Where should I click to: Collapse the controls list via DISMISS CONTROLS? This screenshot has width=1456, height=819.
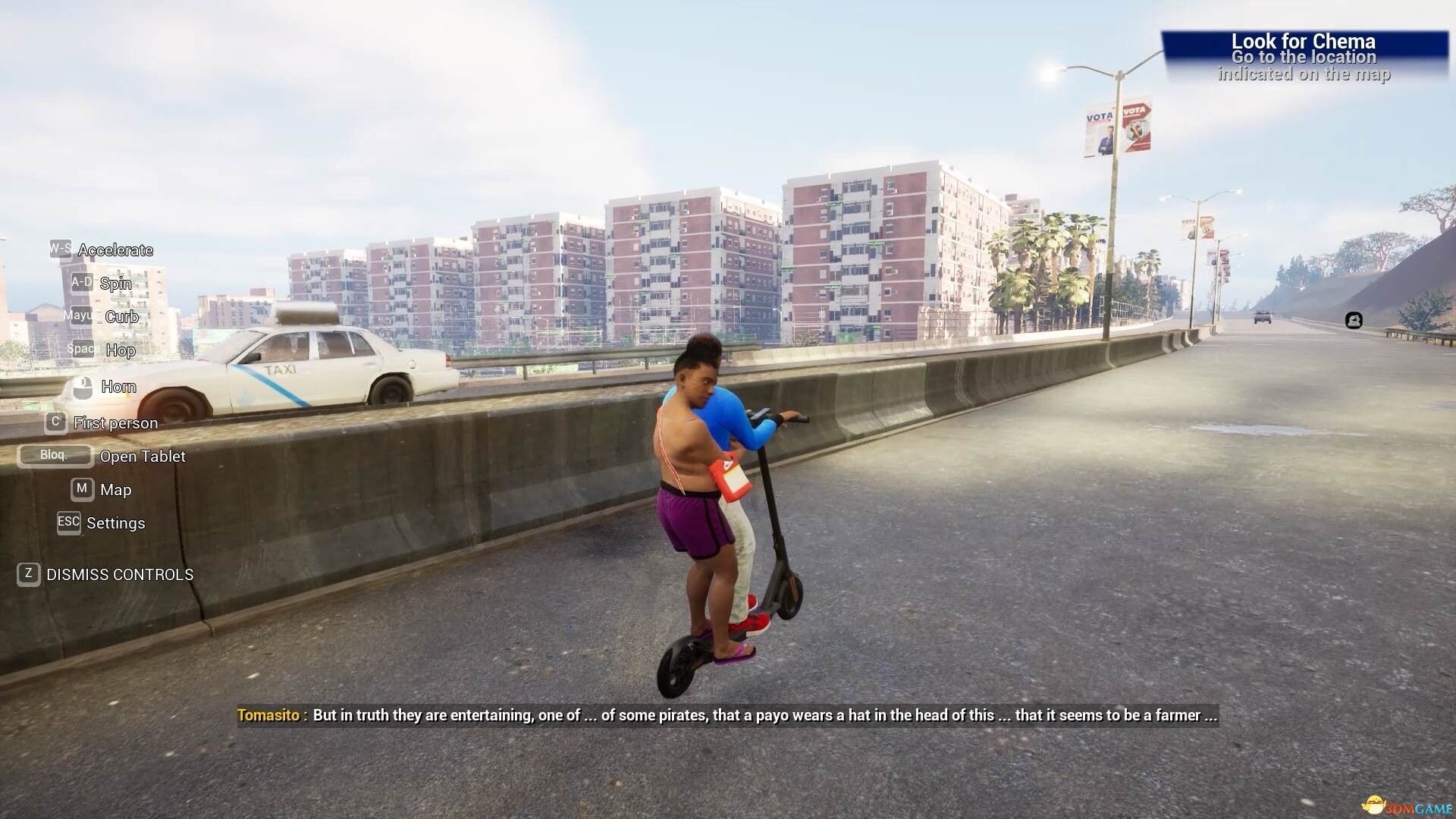(118, 574)
